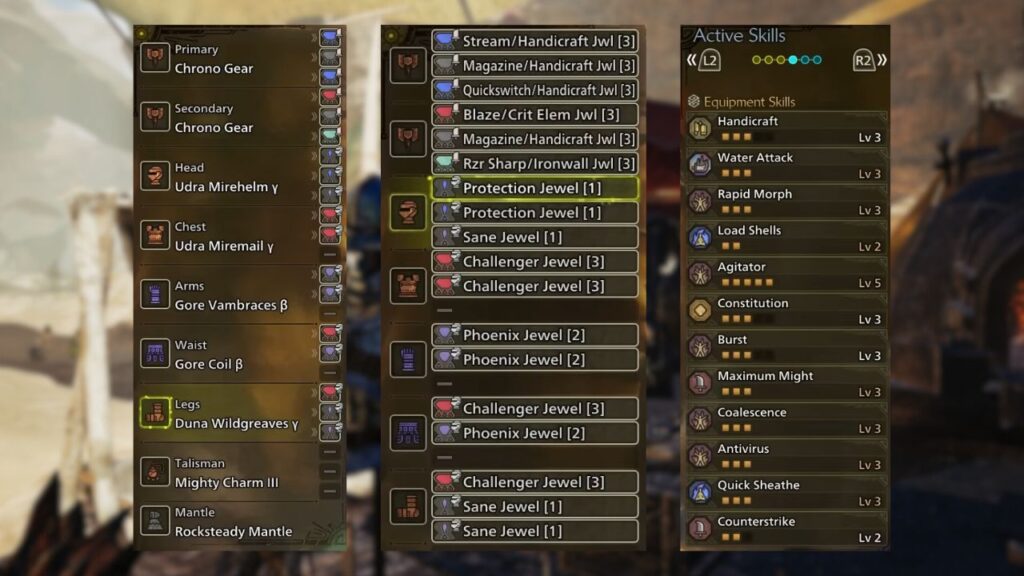This screenshot has width=1024, height=576.
Task: Select the Counterstrike skill entry
Action: click(x=785, y=529)
